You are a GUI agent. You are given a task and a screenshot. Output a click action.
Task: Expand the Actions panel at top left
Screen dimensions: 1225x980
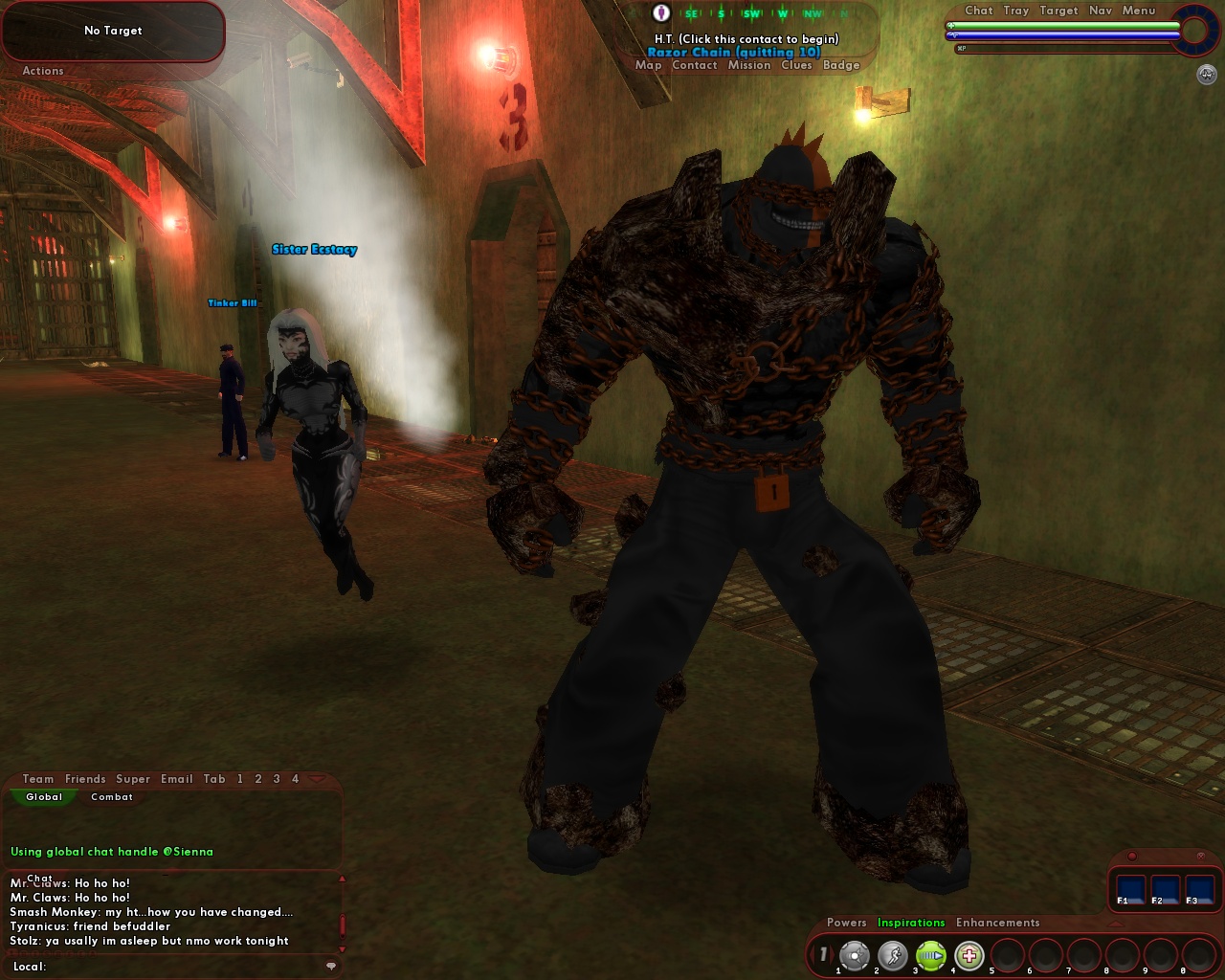click(x=42, y=70)
